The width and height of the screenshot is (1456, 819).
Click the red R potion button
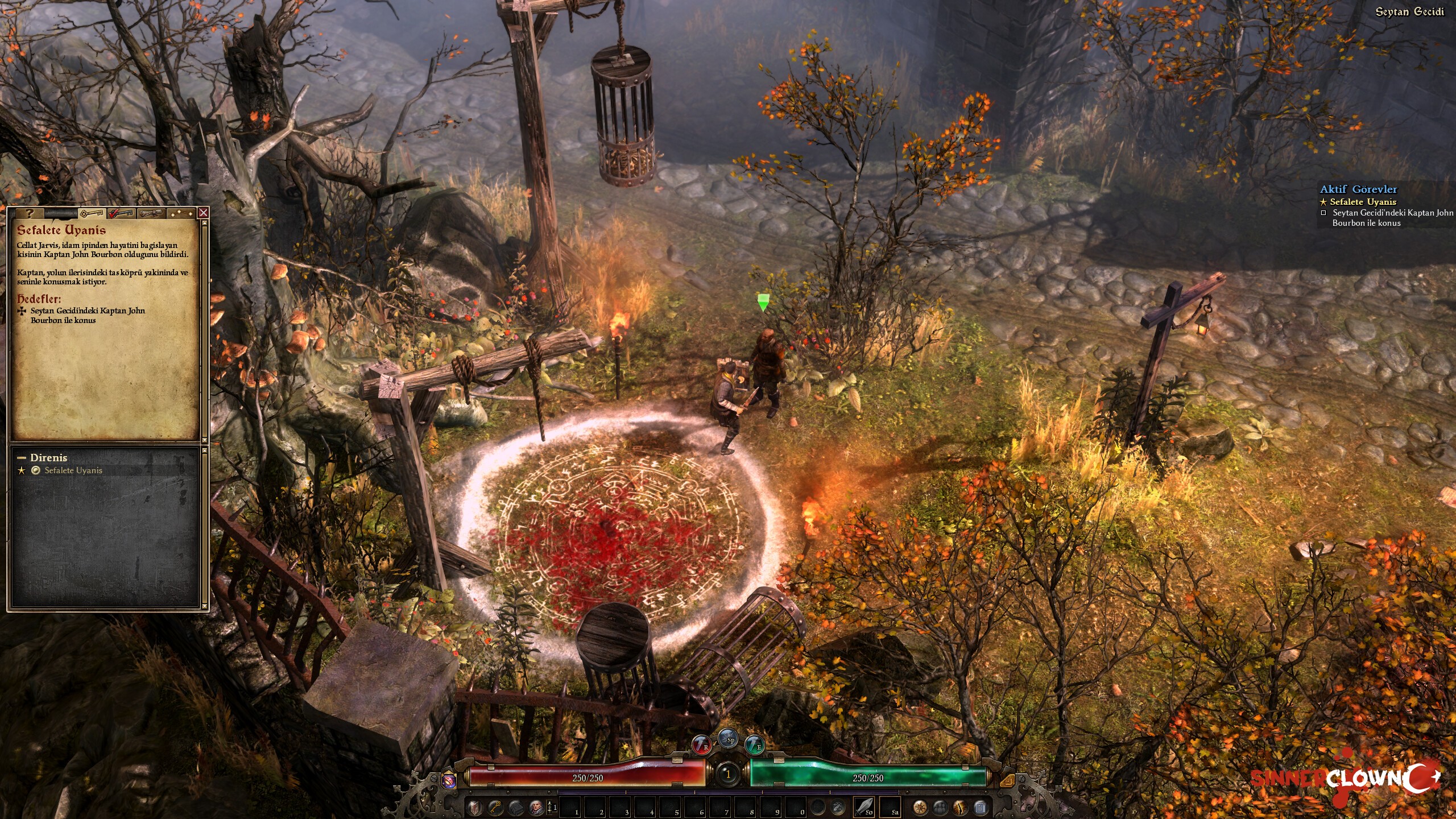coord(702,744)
